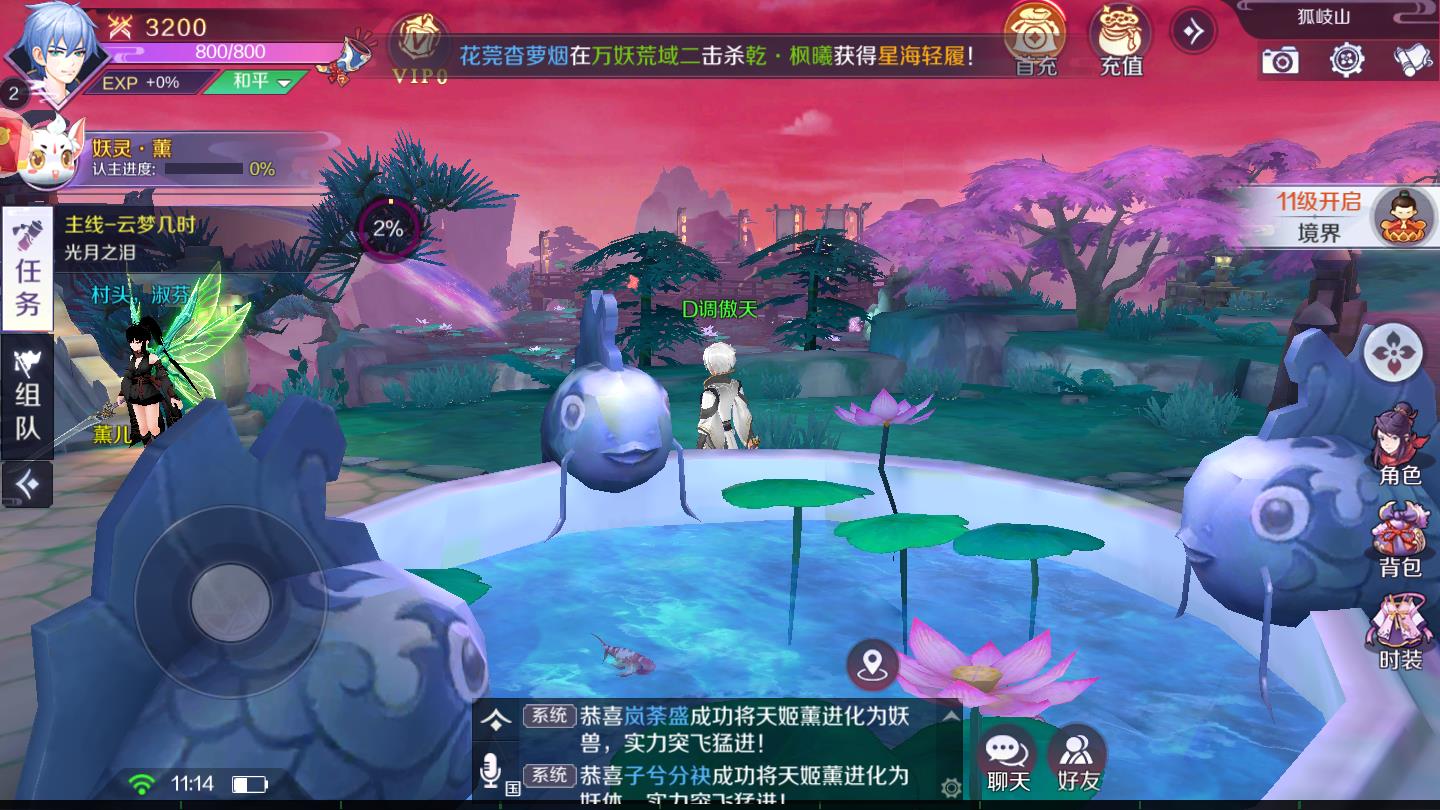Open the megaphone announcements icon

point(1413,61)
